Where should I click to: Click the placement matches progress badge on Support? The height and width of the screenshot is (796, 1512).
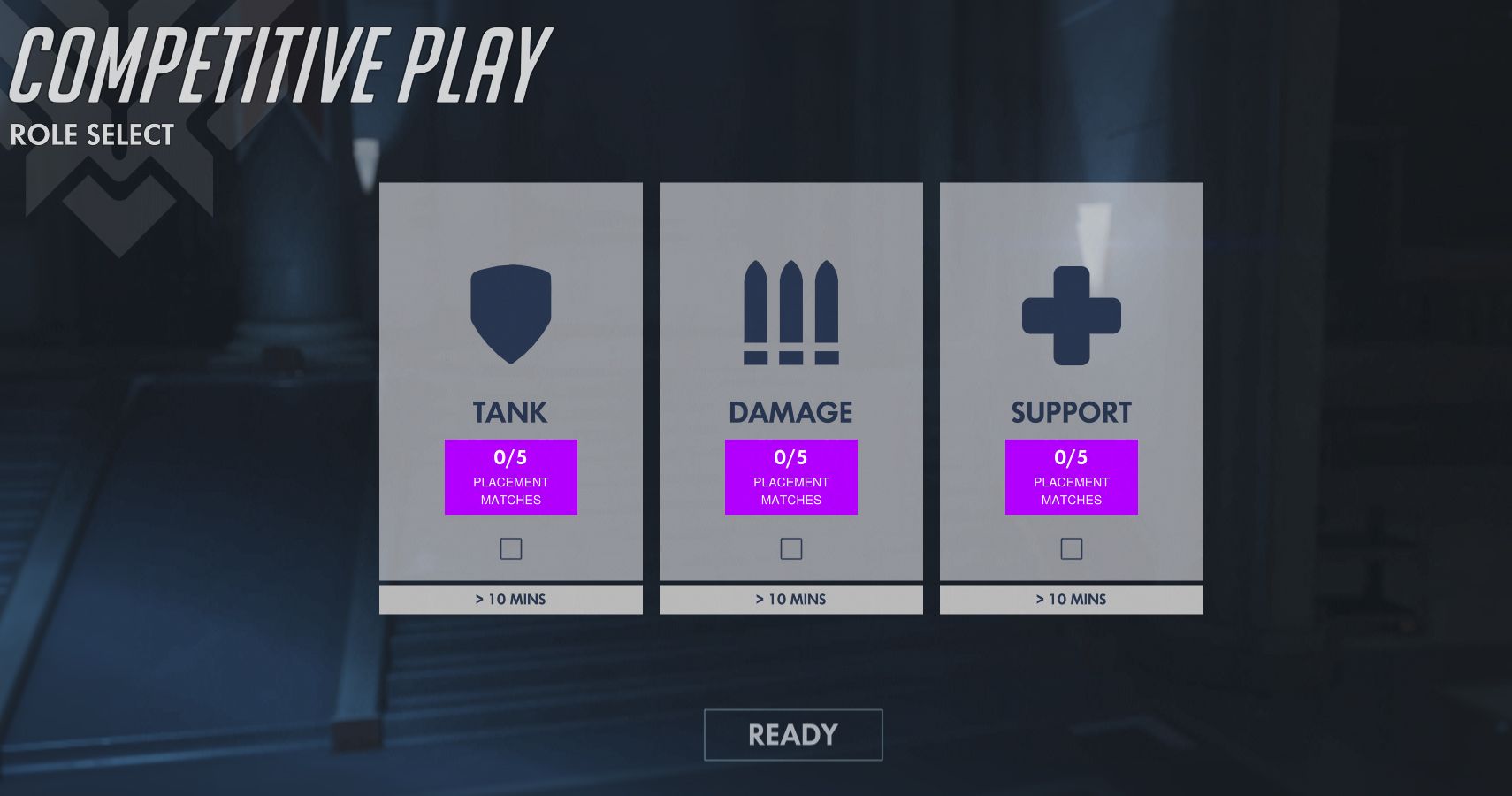click(x=1071, y=477)
